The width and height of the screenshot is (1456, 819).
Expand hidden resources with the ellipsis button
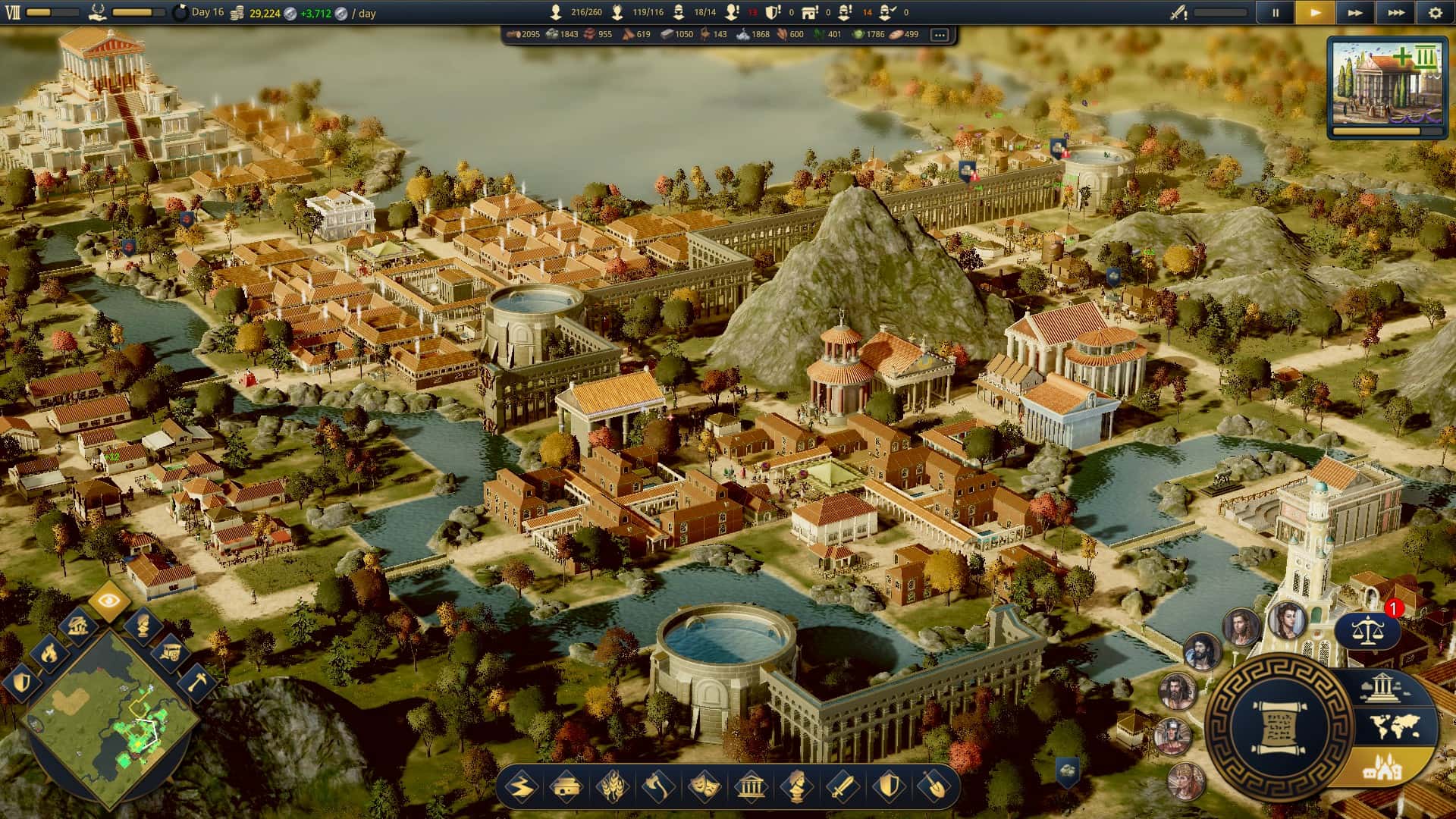pos(940,34)
